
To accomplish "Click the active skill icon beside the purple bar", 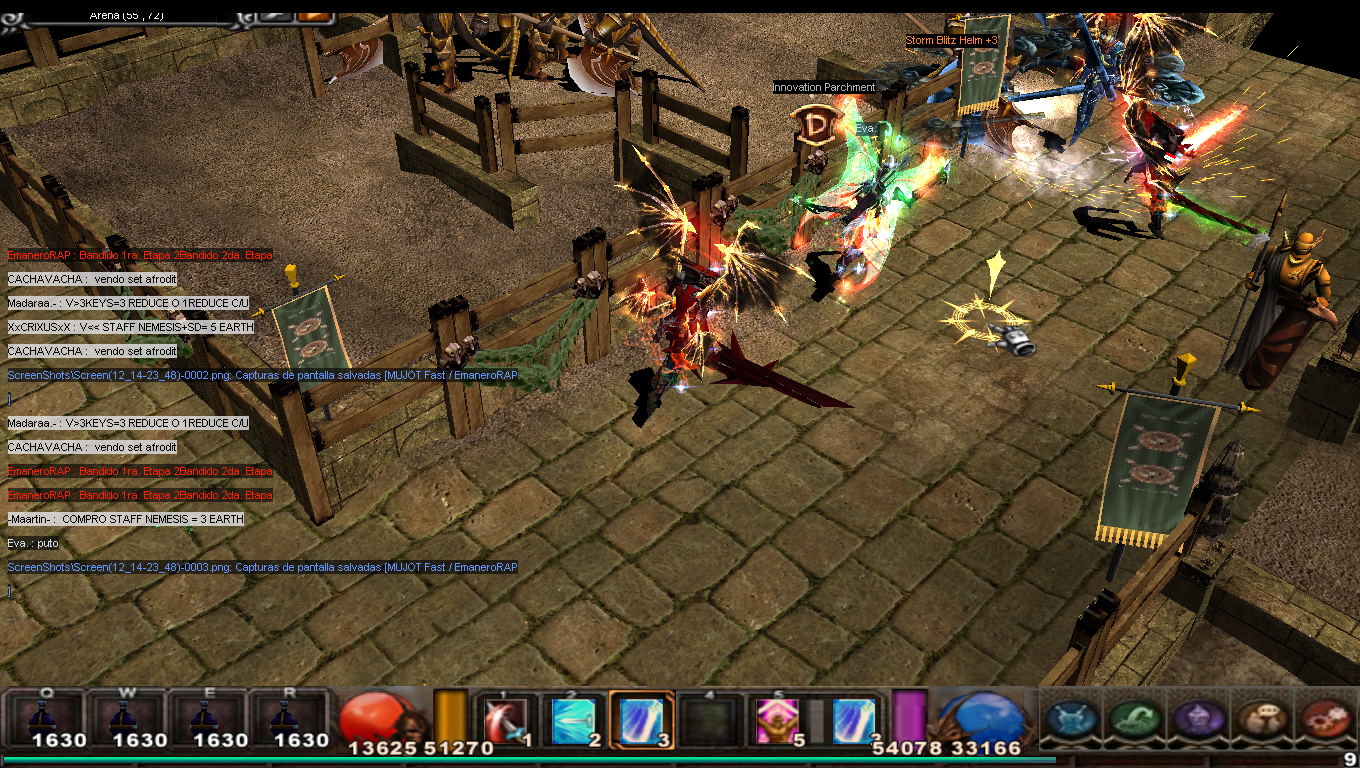I will [855, 720].
